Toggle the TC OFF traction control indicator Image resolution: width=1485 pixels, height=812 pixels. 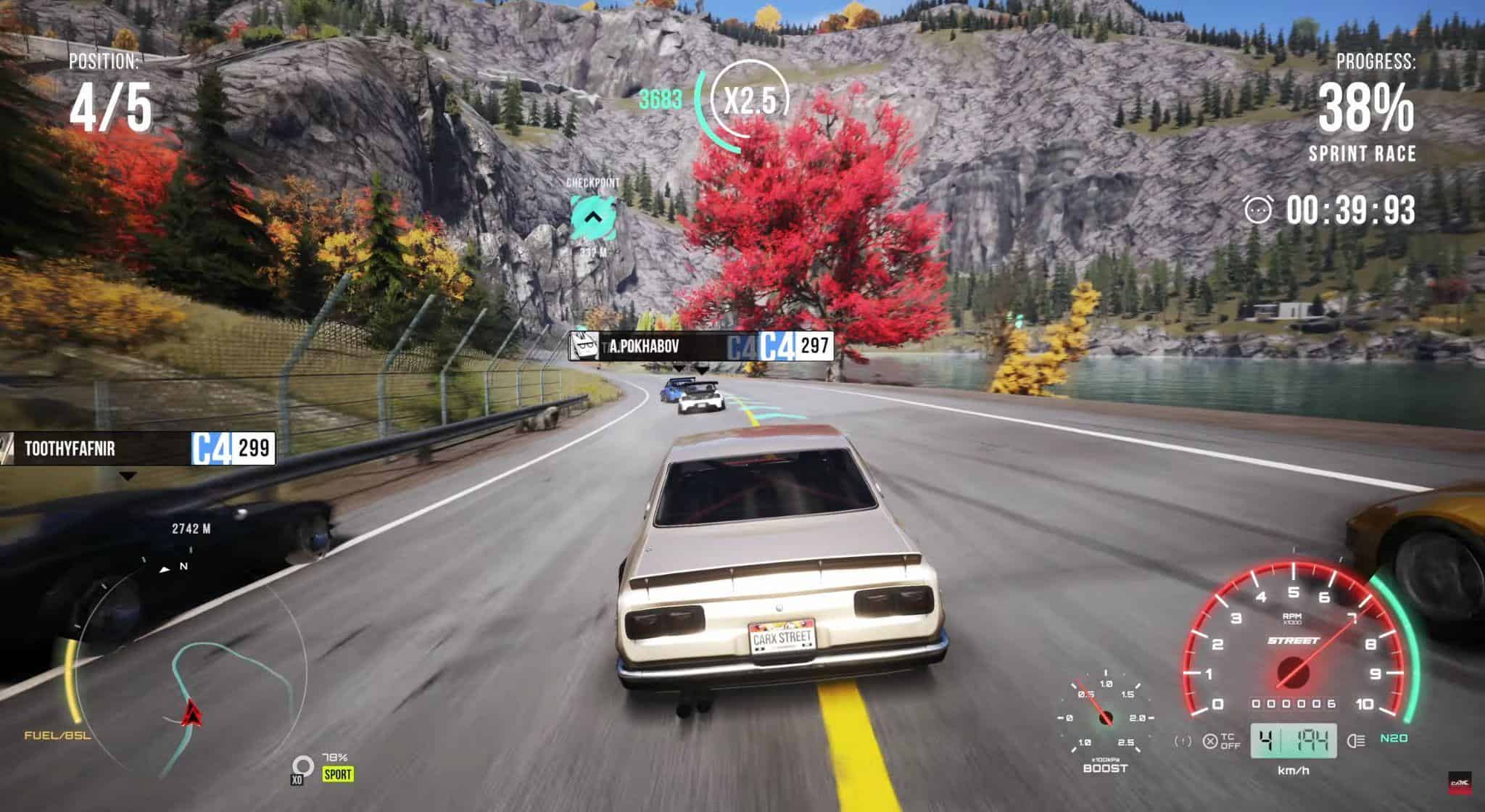[x=1221, y=741]
